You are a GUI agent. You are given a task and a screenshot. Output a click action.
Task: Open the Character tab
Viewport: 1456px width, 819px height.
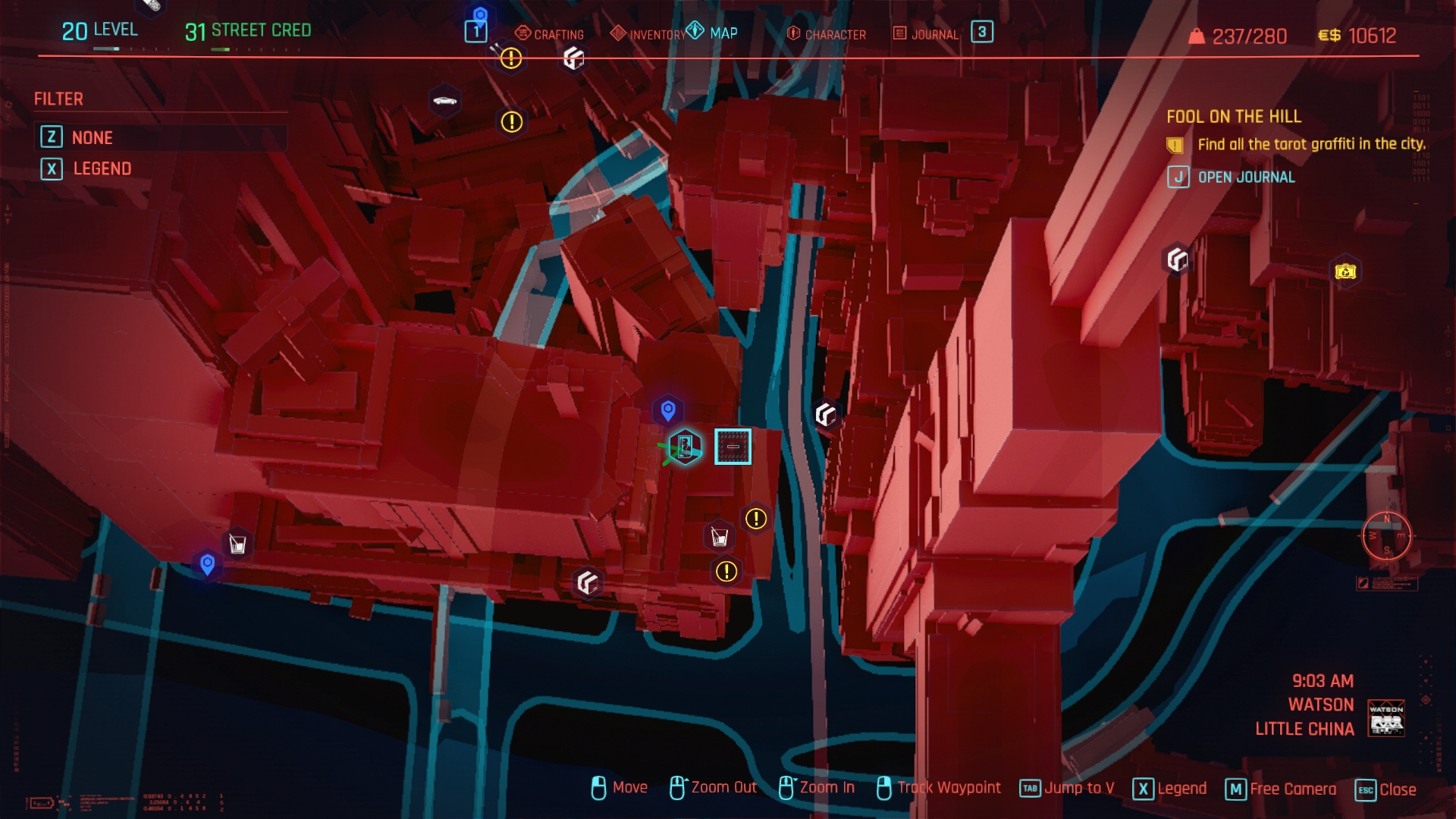827,34
